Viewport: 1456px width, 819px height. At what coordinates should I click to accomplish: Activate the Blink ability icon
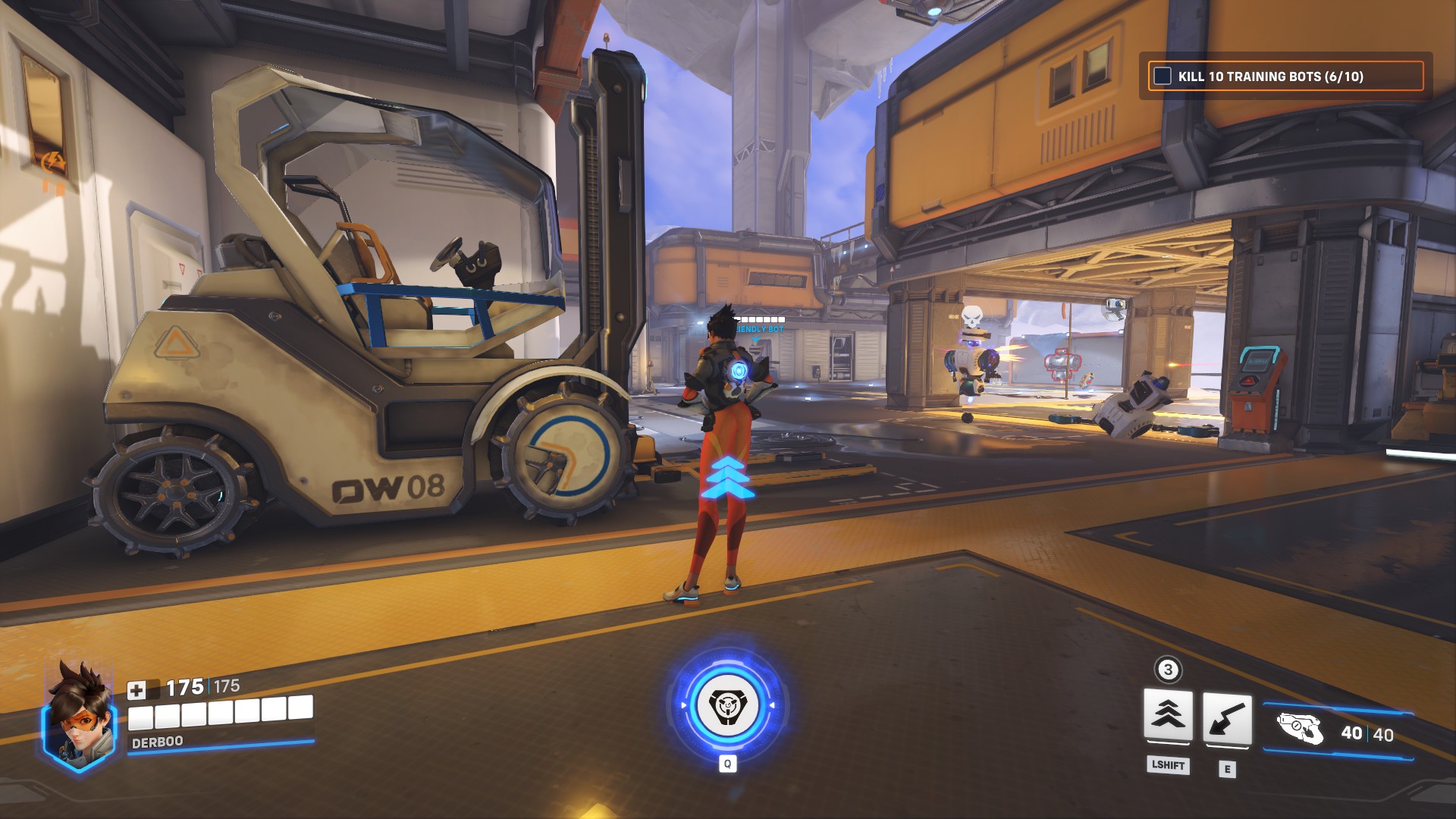[1168, 715]
